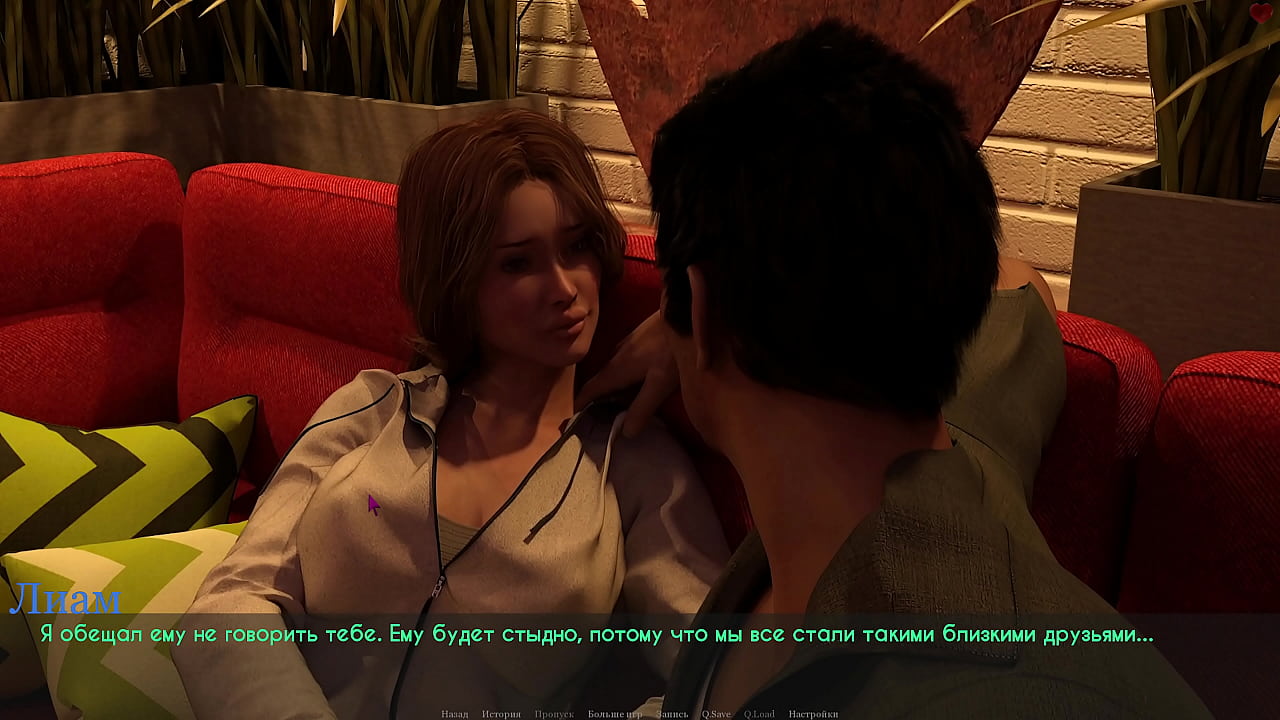Open the Запись save screen
The image size is (1280, 720).
[x=673, y=714]
